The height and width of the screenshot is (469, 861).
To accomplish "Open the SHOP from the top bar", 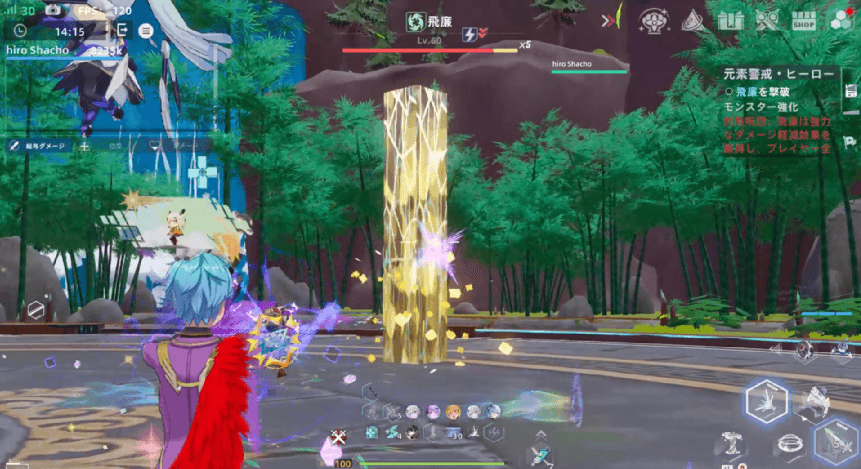I will (x=802, y=20).
